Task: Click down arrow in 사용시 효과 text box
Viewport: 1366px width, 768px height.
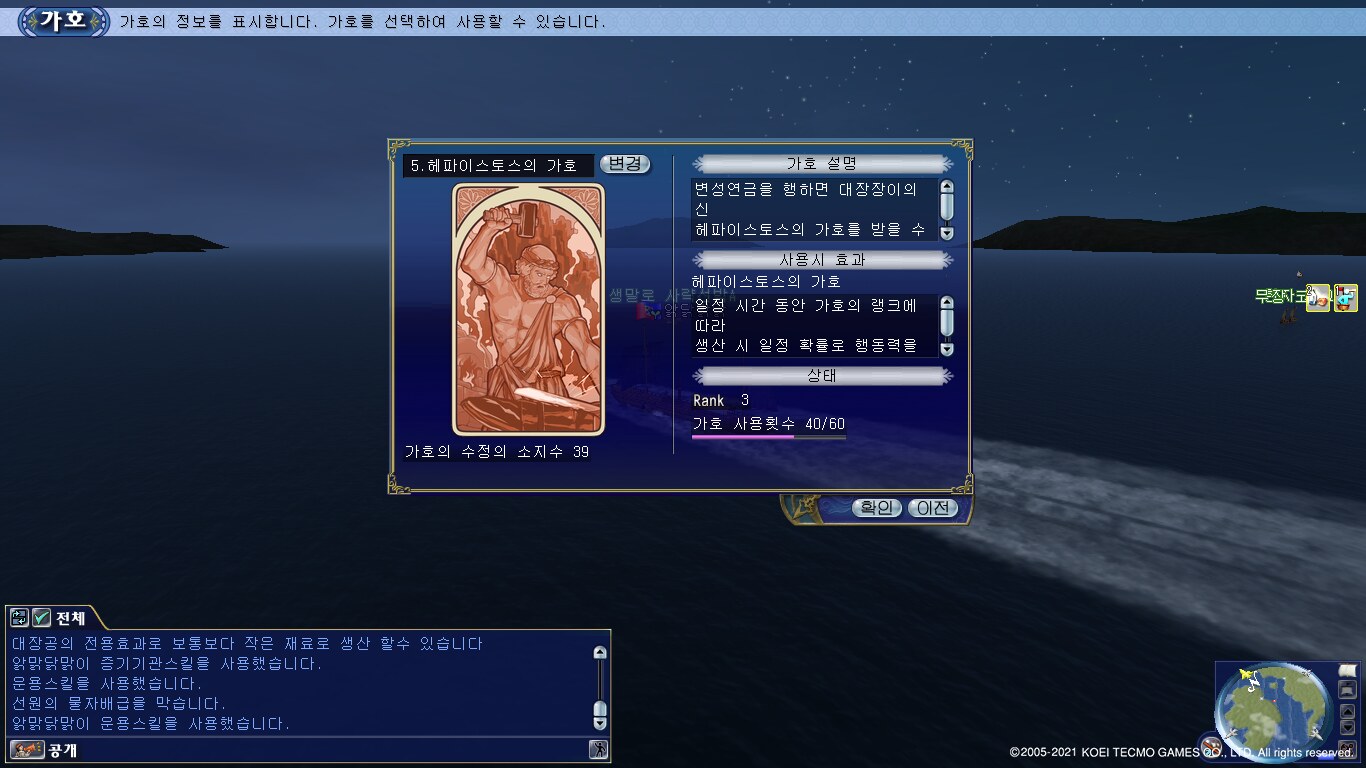Action: pos(947,349)
